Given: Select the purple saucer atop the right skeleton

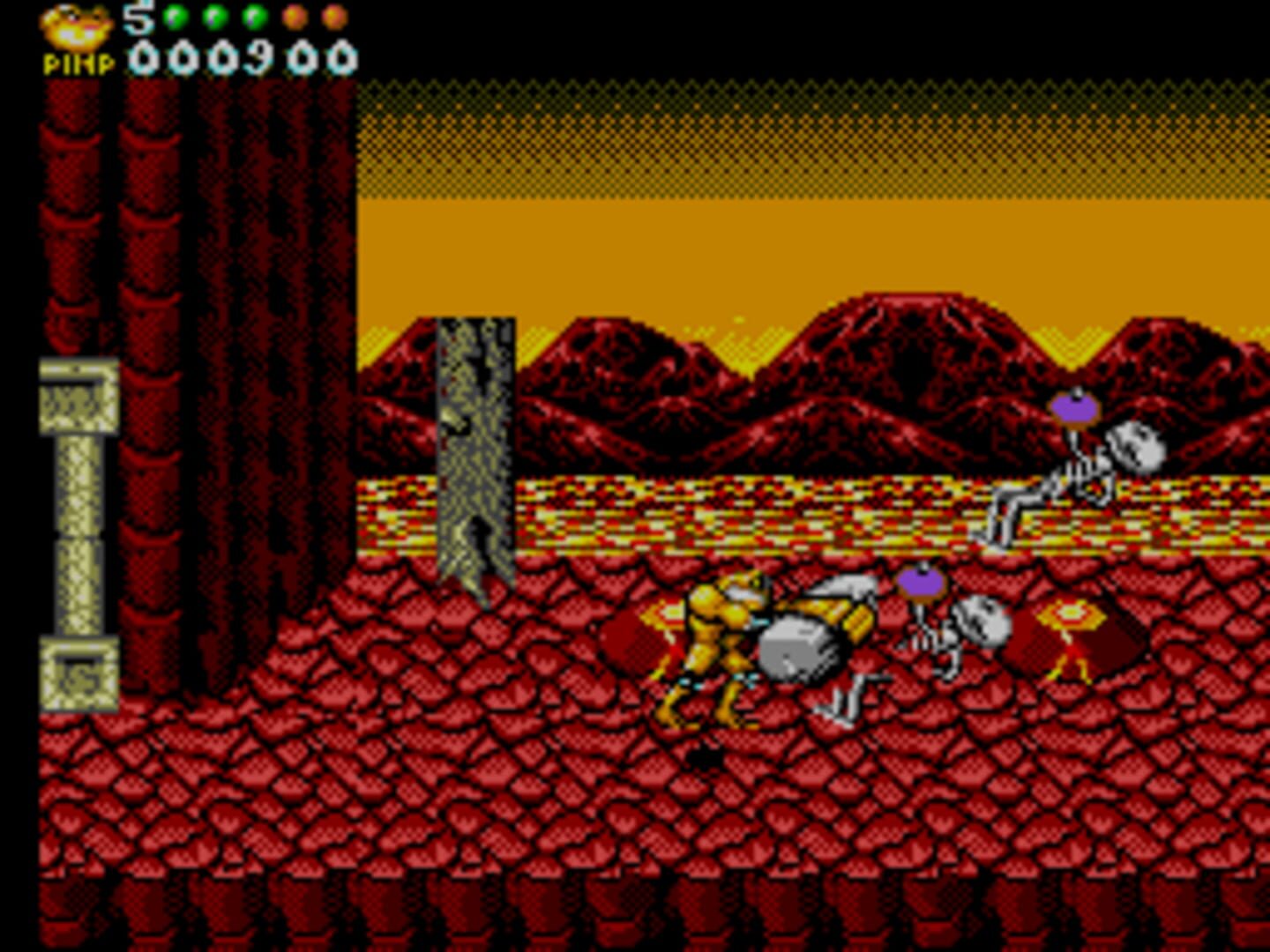Looking at the screenshot, I should tap(1074, 410).
